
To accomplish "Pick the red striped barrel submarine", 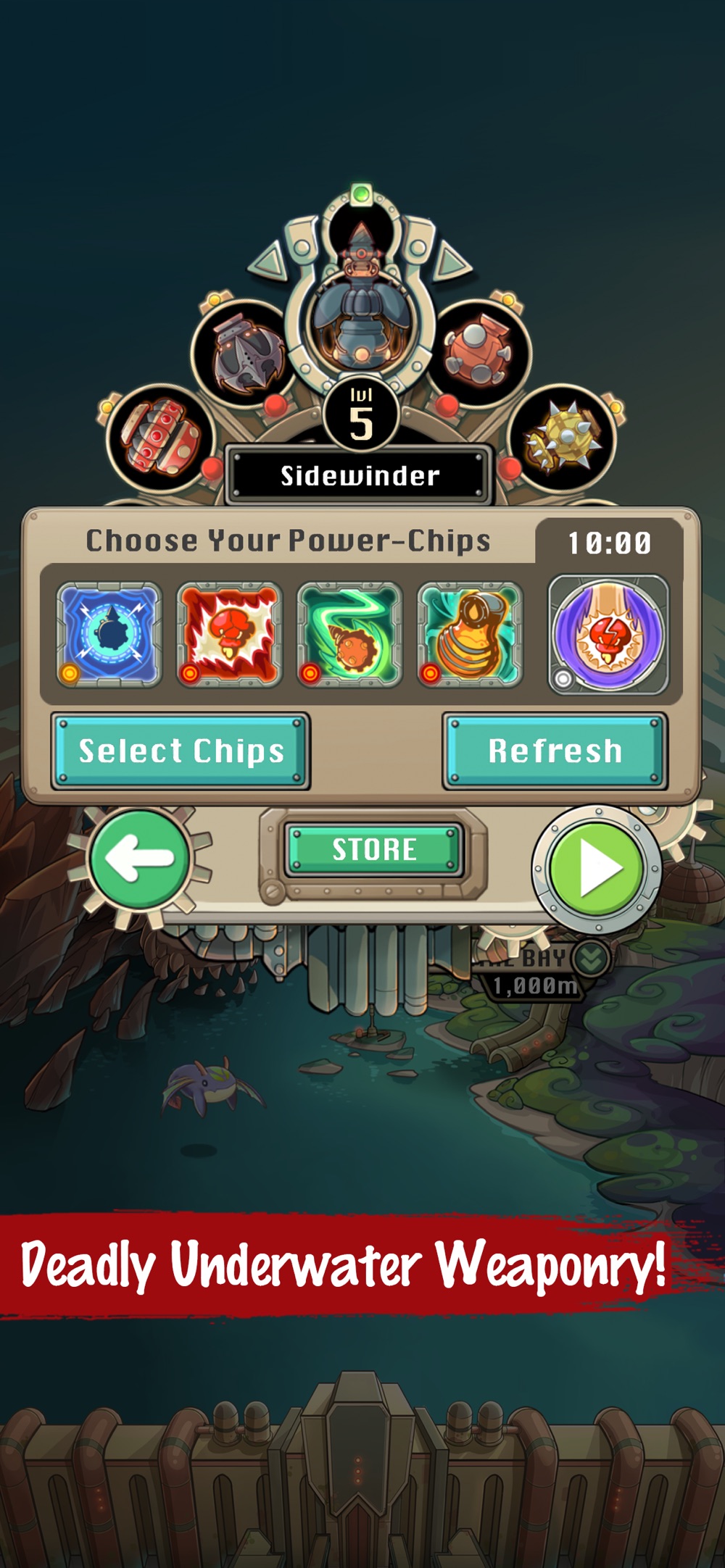I will (x=159, y=437).
